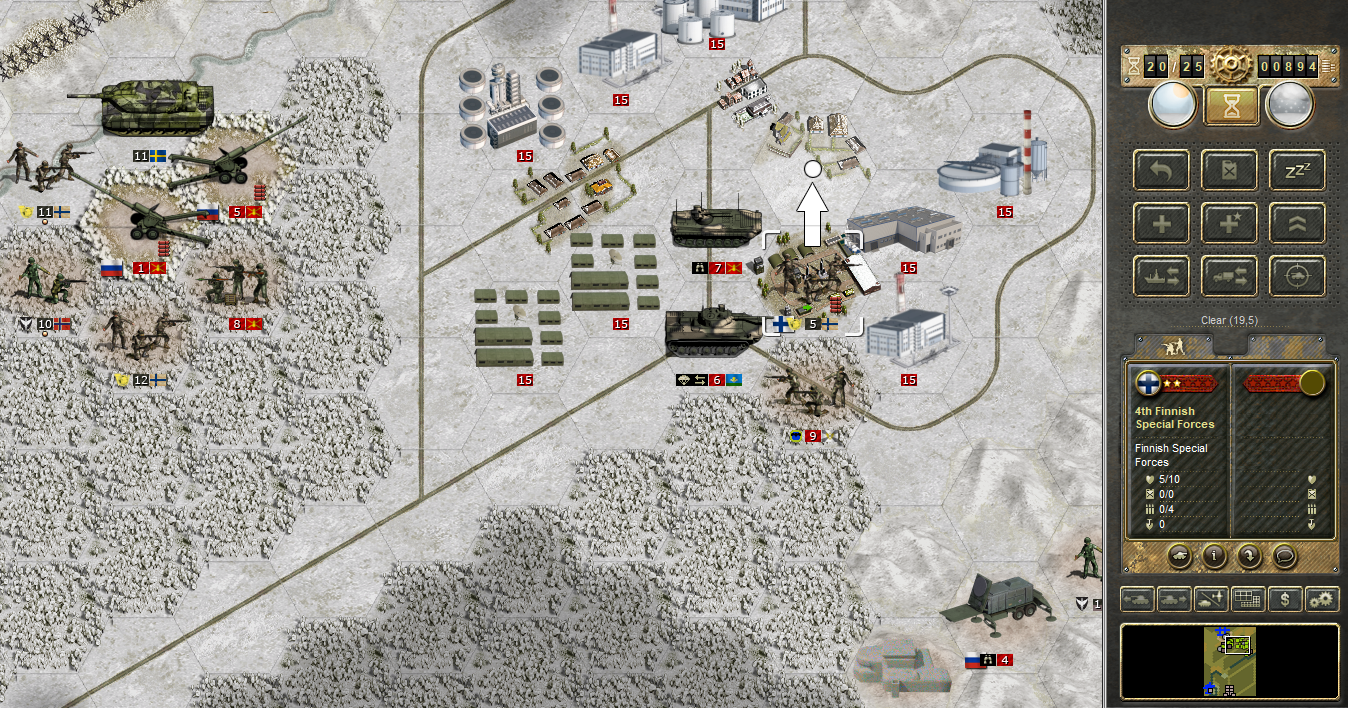Click the minimap to move the view

(1230, 661)
